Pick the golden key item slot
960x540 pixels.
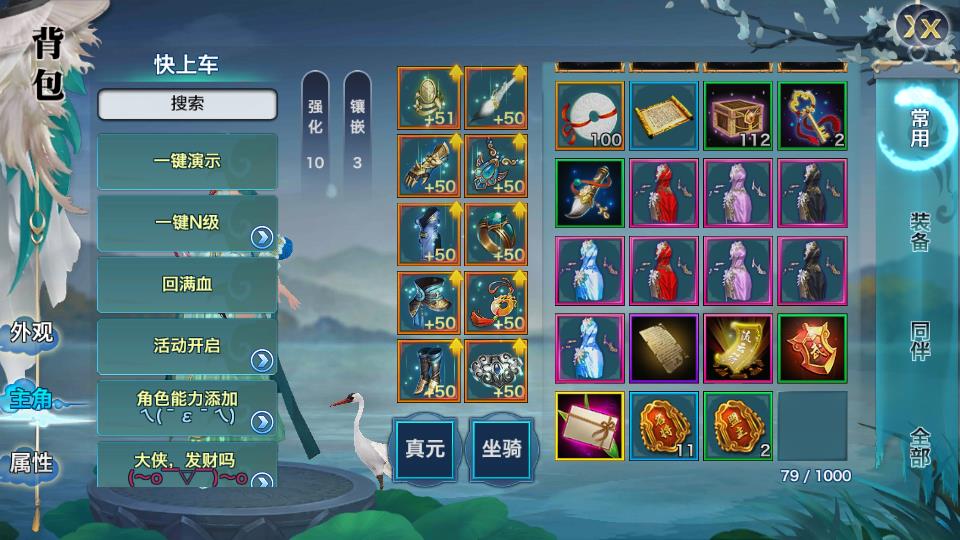(812, 116)
